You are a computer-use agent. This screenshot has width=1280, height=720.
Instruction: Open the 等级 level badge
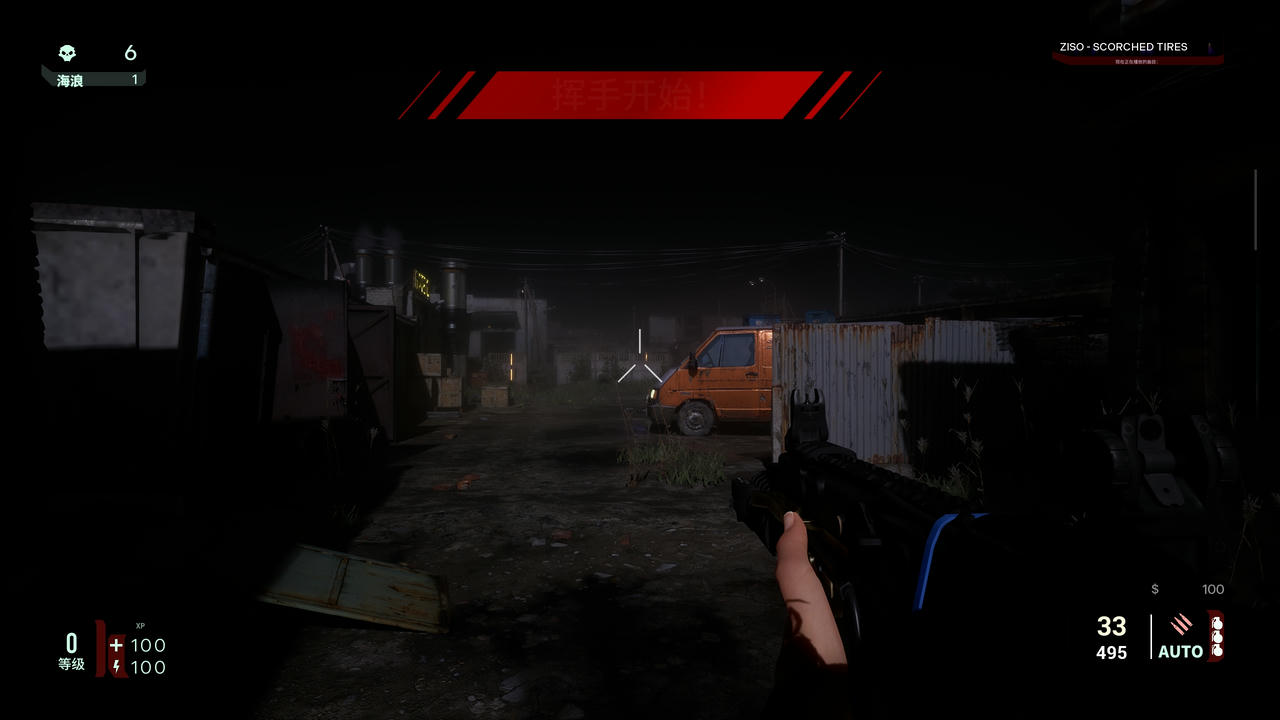pyautogui.click(x=71, y=651)
